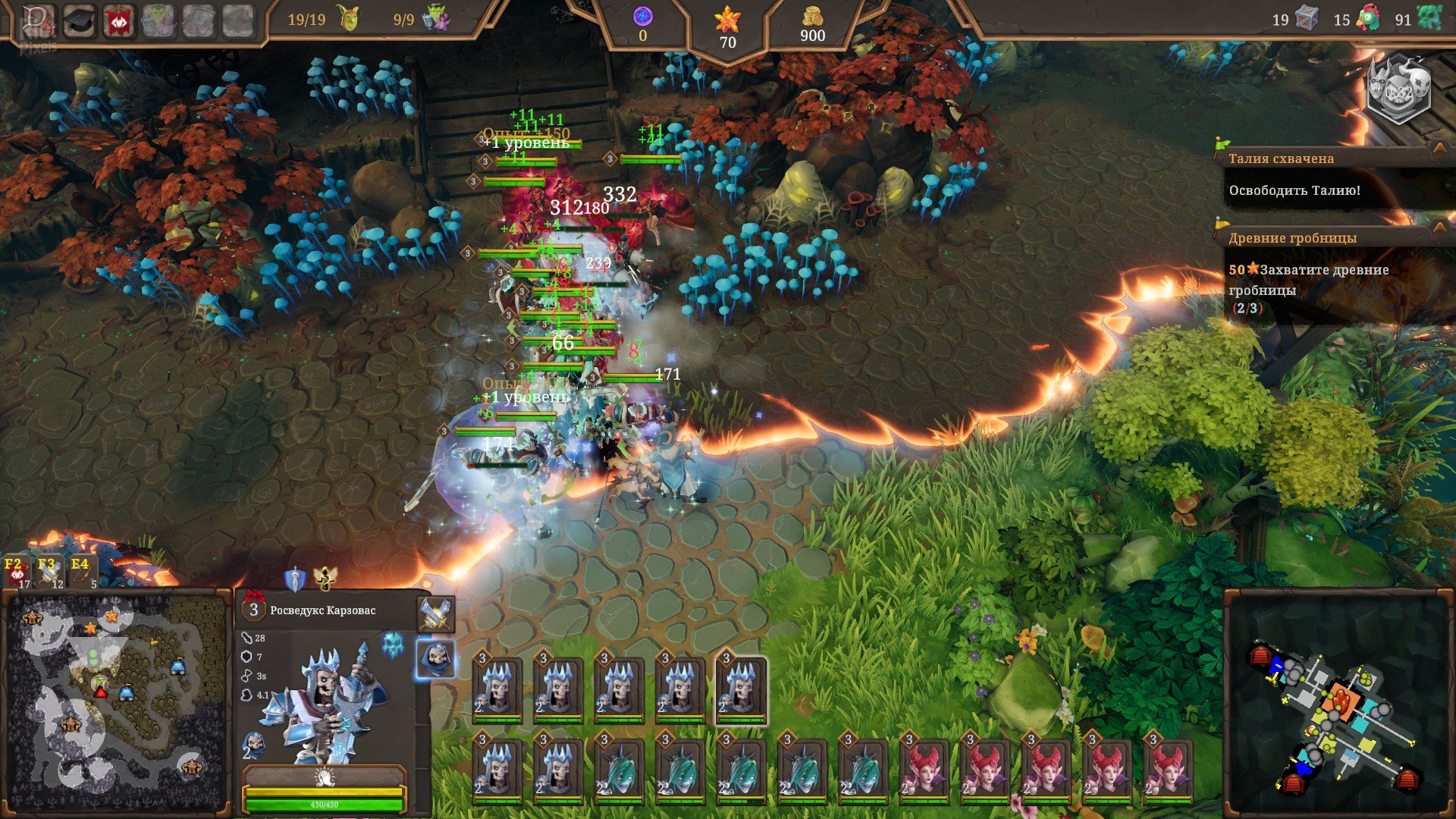Open the main menu D logo button

[x=38, y=20]
